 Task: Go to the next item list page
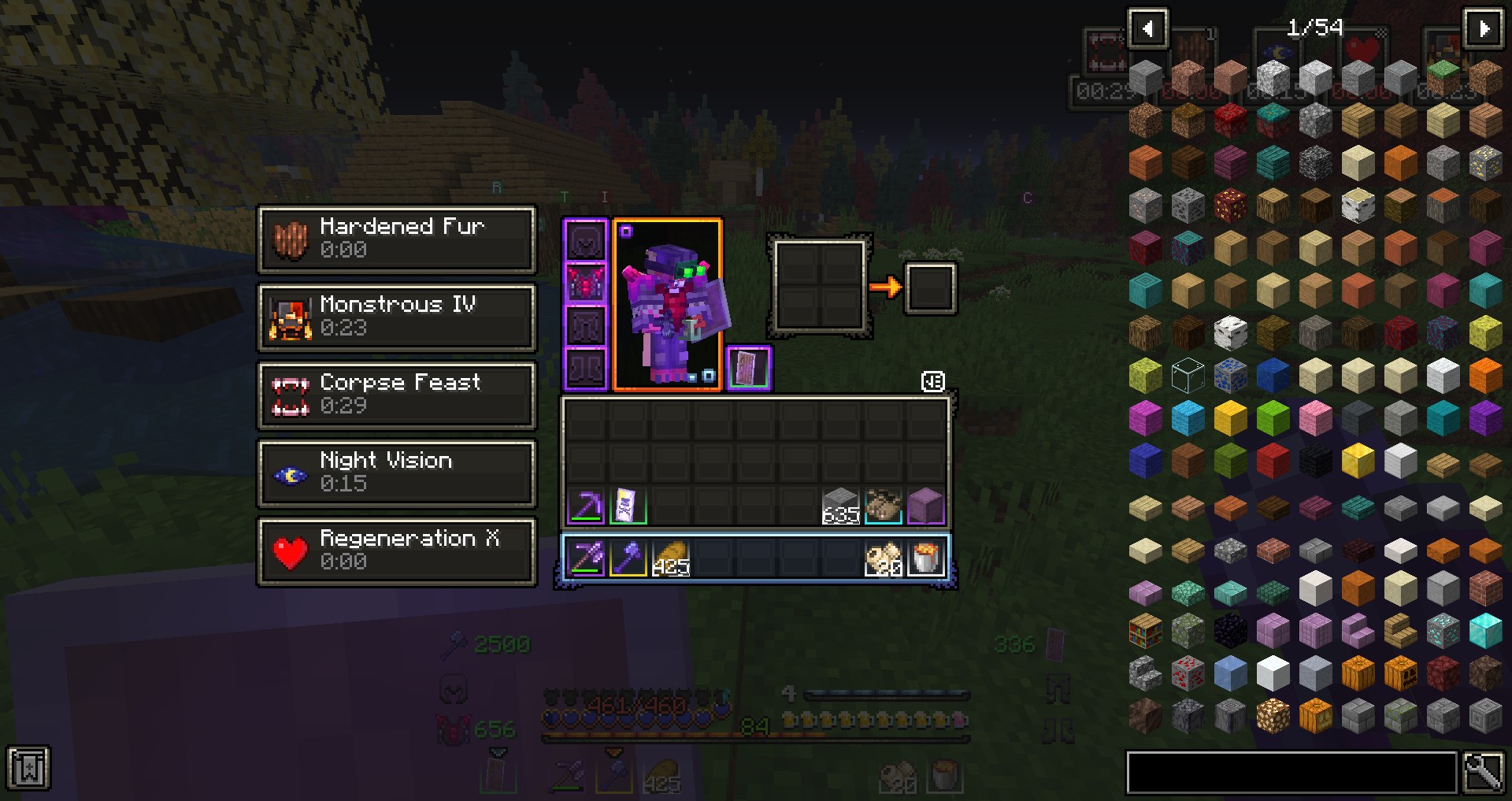[1484, 29]
